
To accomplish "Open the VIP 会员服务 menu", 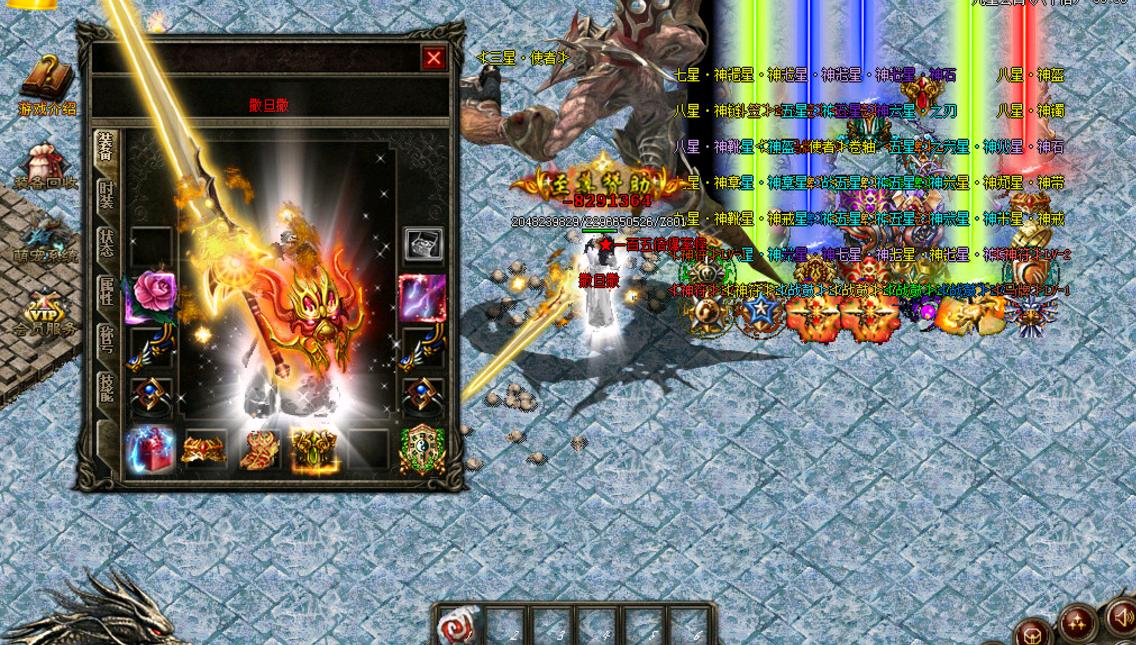I will pos(46,311).
